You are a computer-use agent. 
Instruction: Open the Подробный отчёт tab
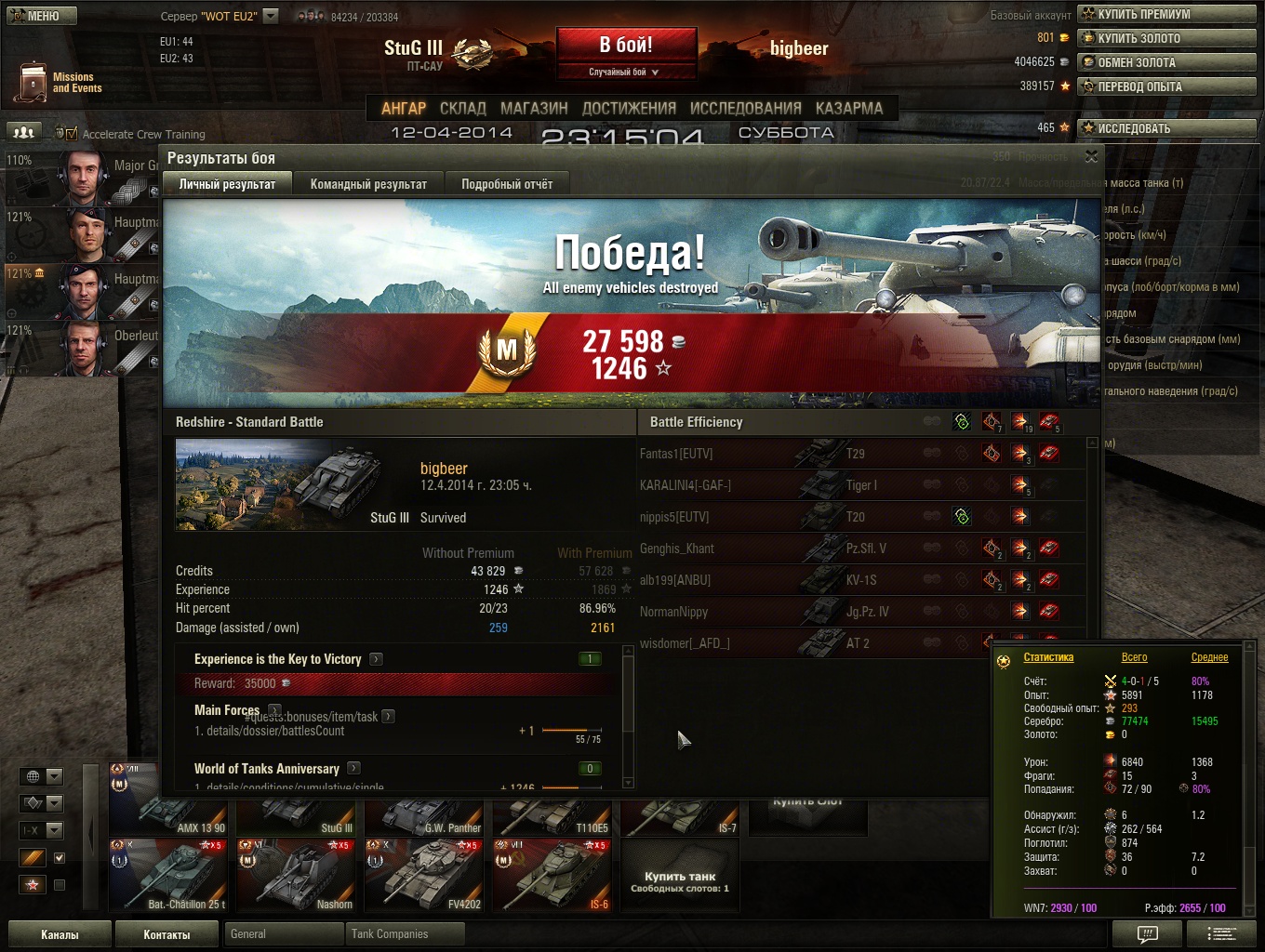[x=507, y=184]
